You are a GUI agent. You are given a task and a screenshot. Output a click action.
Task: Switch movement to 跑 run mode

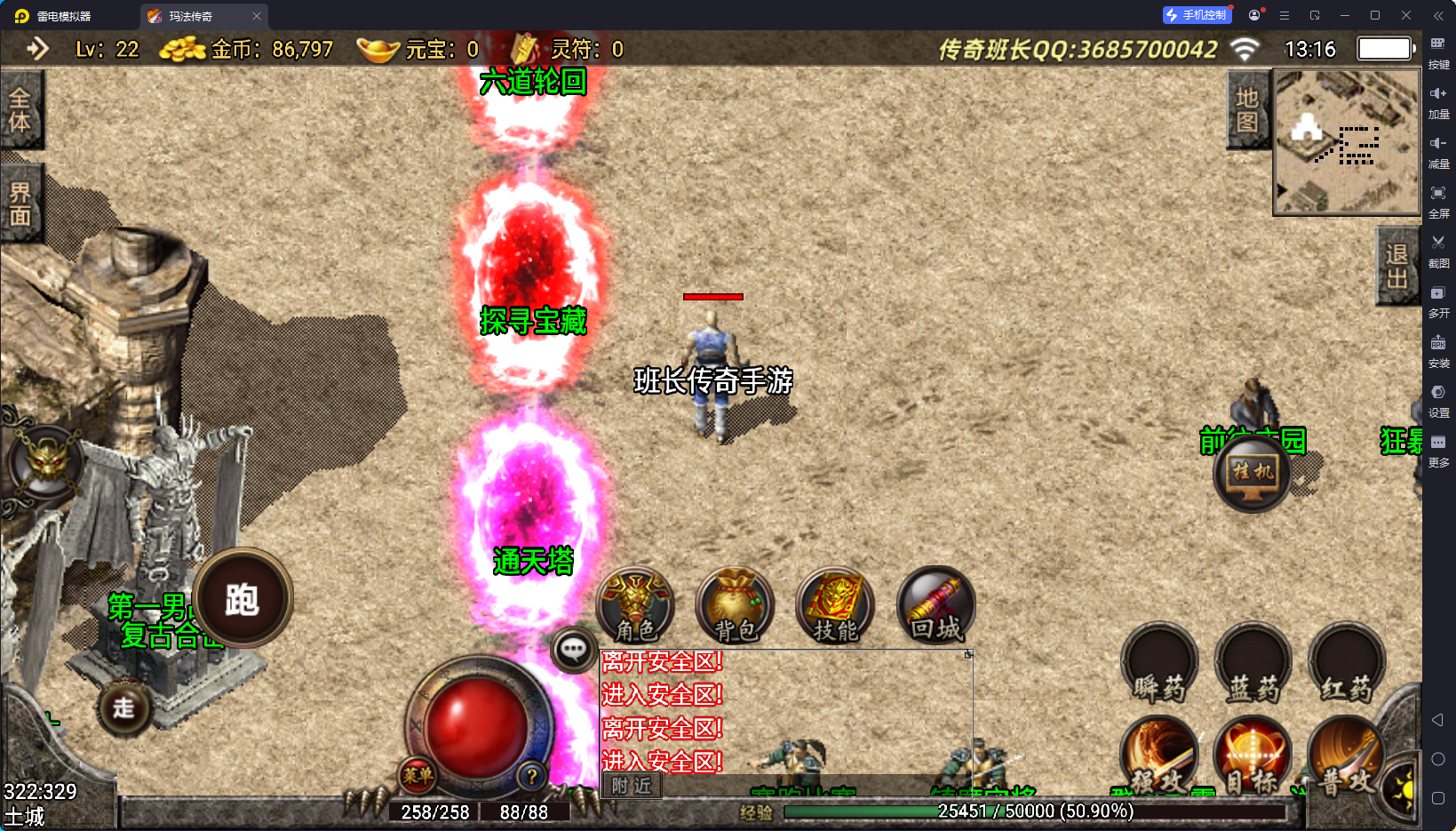[243, 598]
